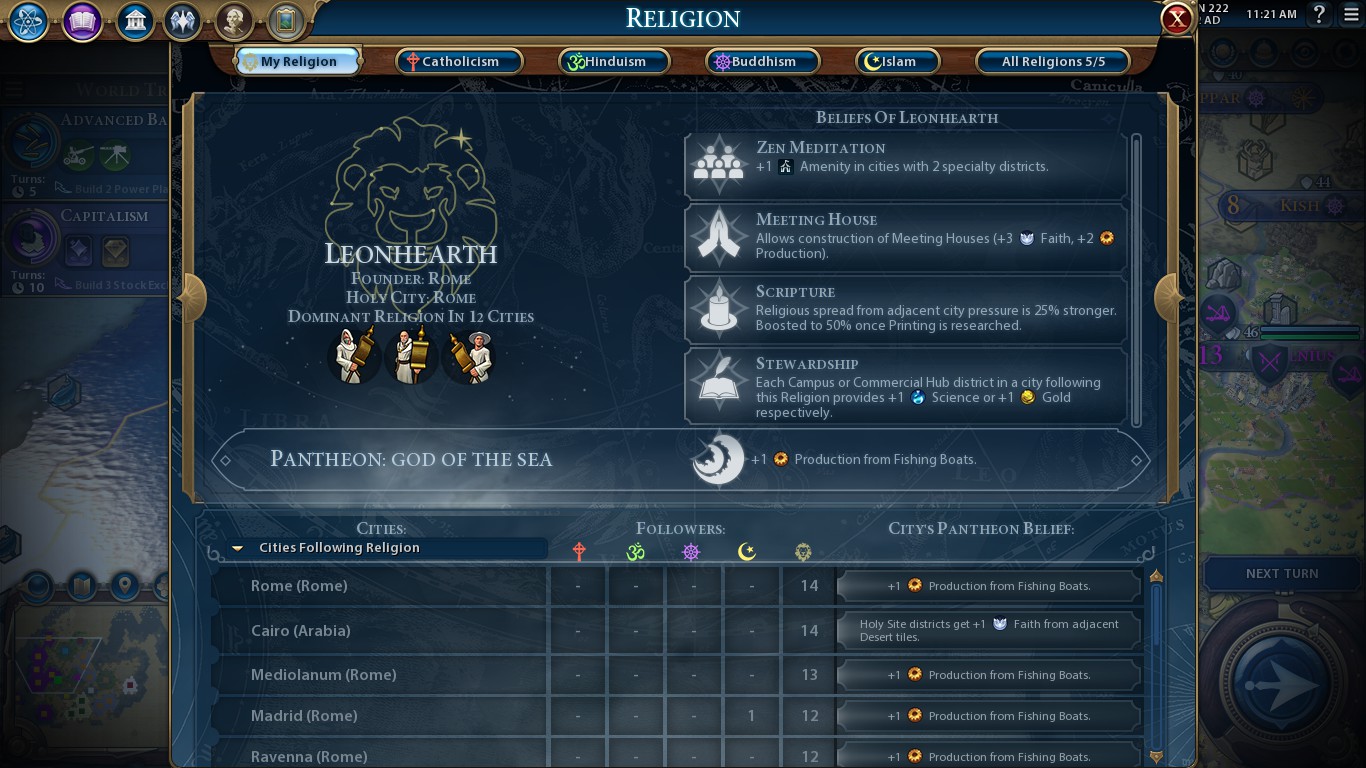The height and width of the screenshot is (768, 1366).
Task: Collapse the Cities Following Religion list
Action: tap(238, 548)
